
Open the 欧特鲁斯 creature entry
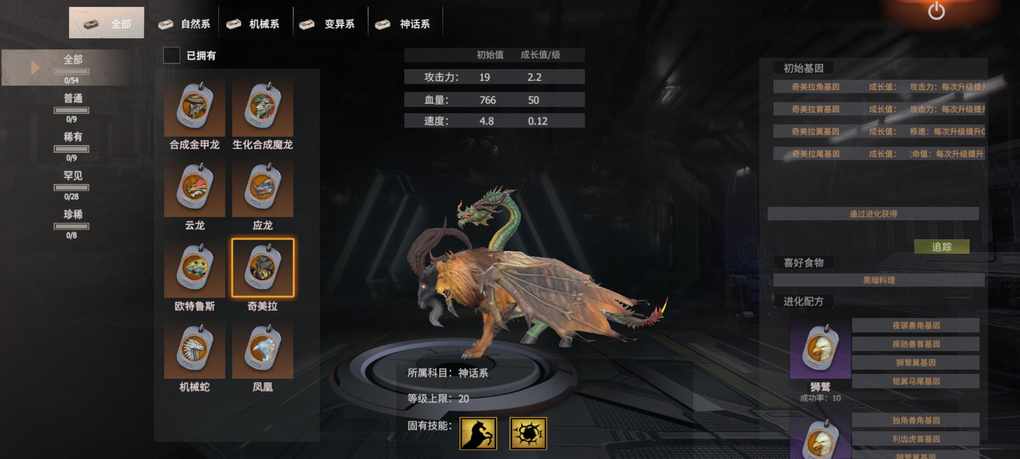click(195, 270)
